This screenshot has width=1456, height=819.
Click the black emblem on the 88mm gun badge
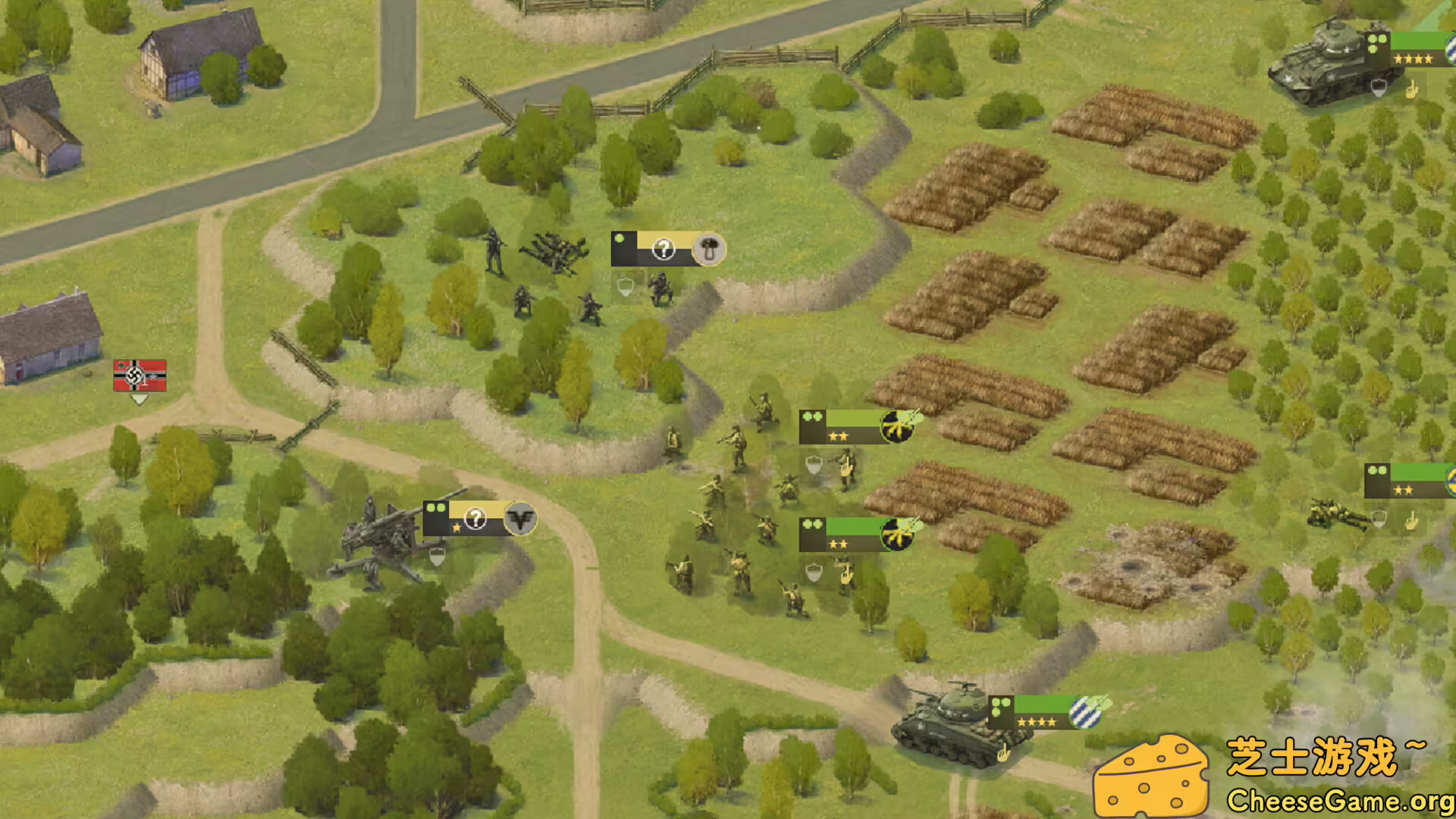tap(519, 519)
